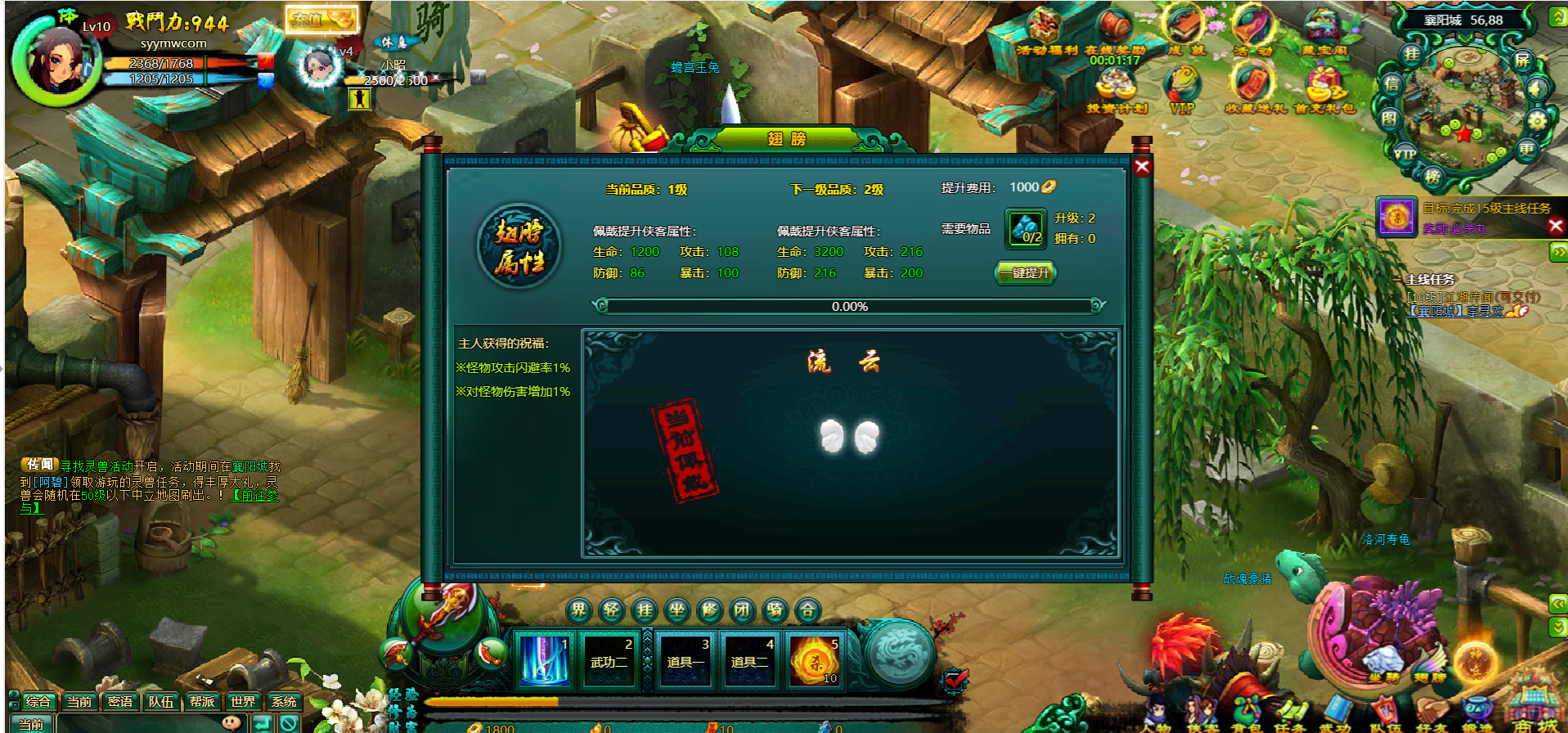
Task: Open the 翅膀属性 wing attributes badge
Action: [x=519, y=246]
